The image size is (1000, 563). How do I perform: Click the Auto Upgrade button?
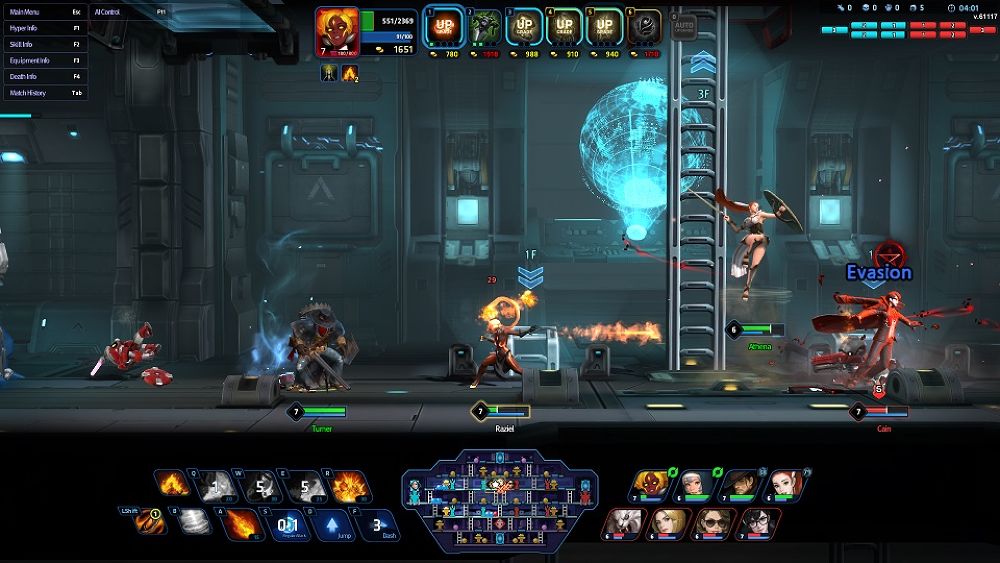coord(683,26)
